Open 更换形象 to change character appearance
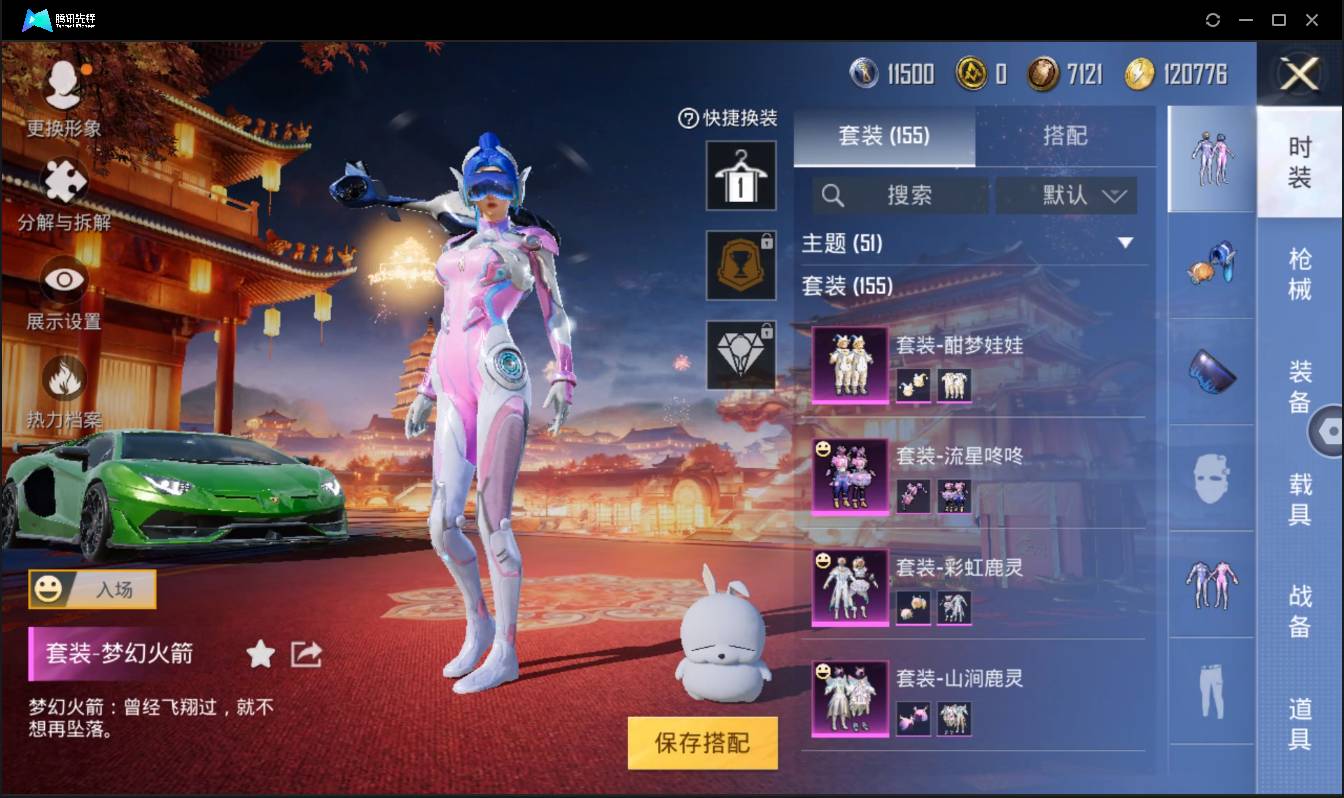The height and width of the screenshot is (798, 1344). (x=62, y=95)
